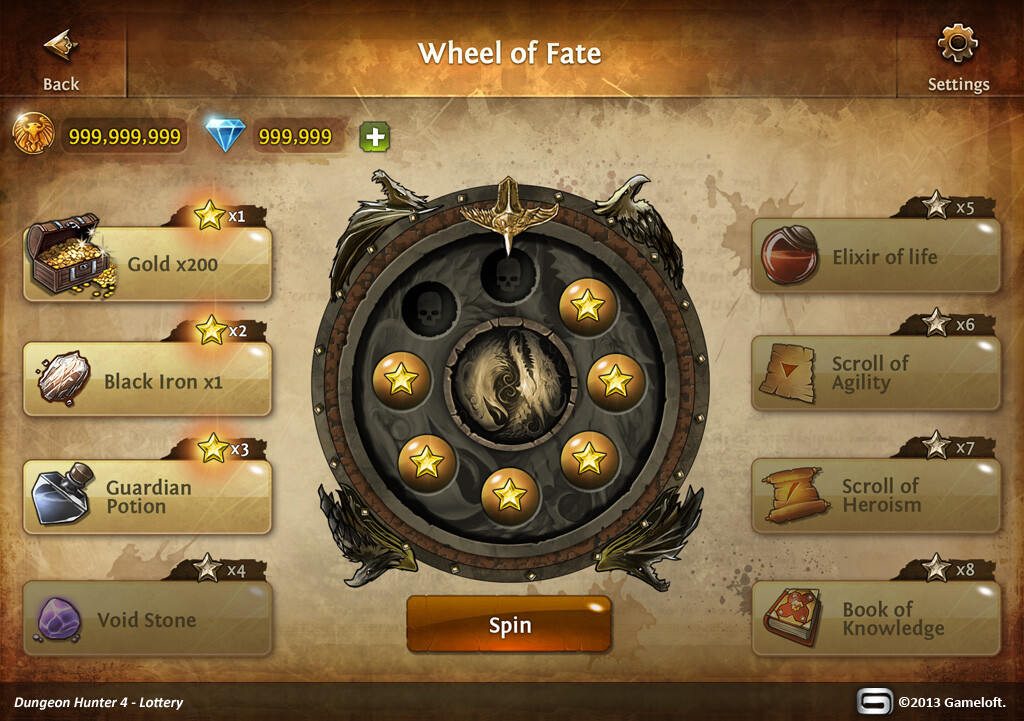Open the Settings gear menu
Screen dimensions: 1024x721
click(957, 58)
